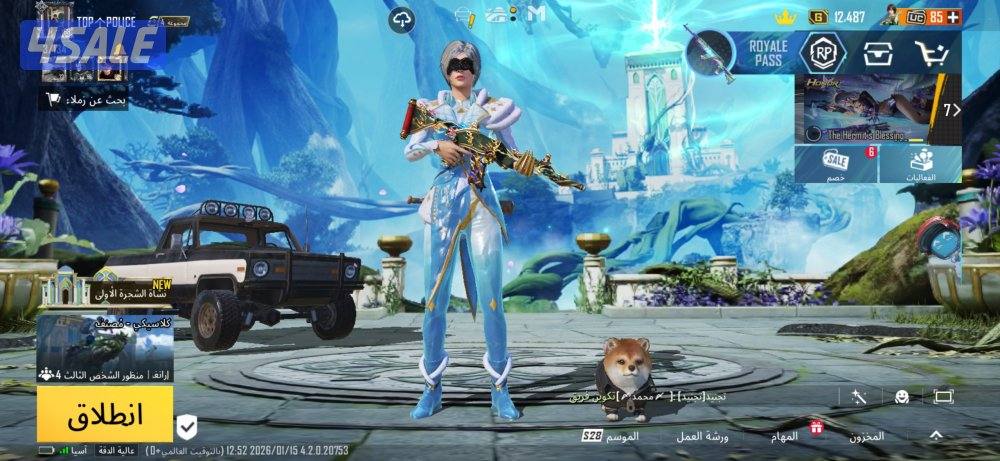Expand the bottom menu up arrow
This screenshot has height=461, width=1000.
pos(936,435)
